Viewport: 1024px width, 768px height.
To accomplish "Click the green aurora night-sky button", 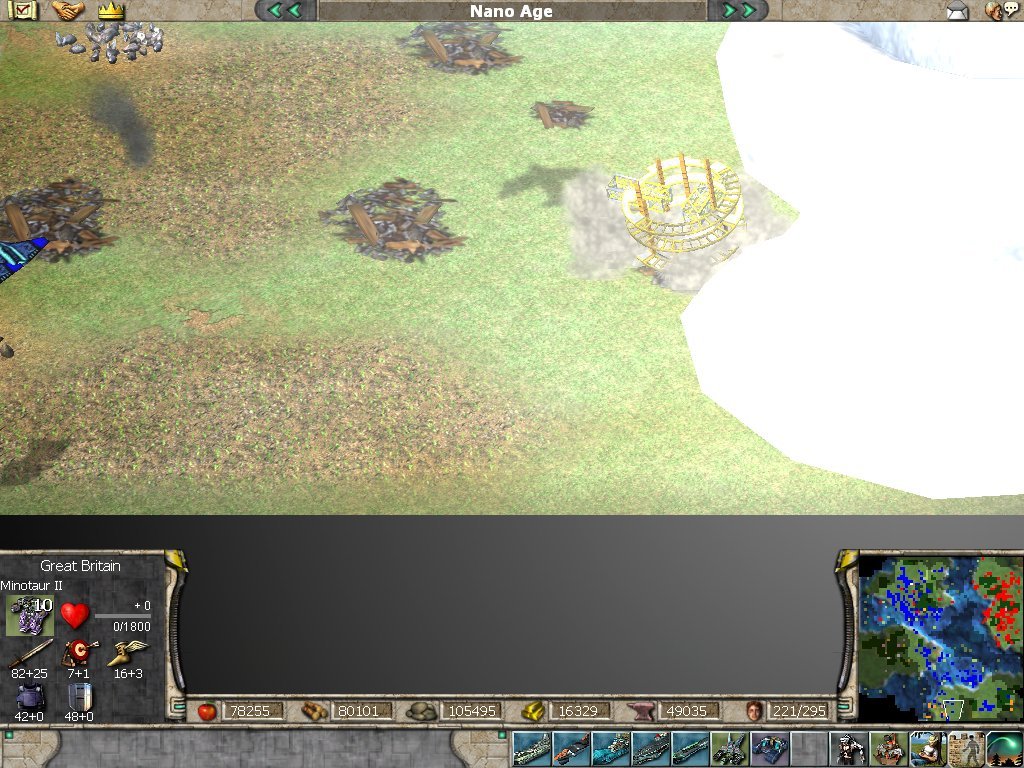I will pyautogui.click(x=1004, y=748).
